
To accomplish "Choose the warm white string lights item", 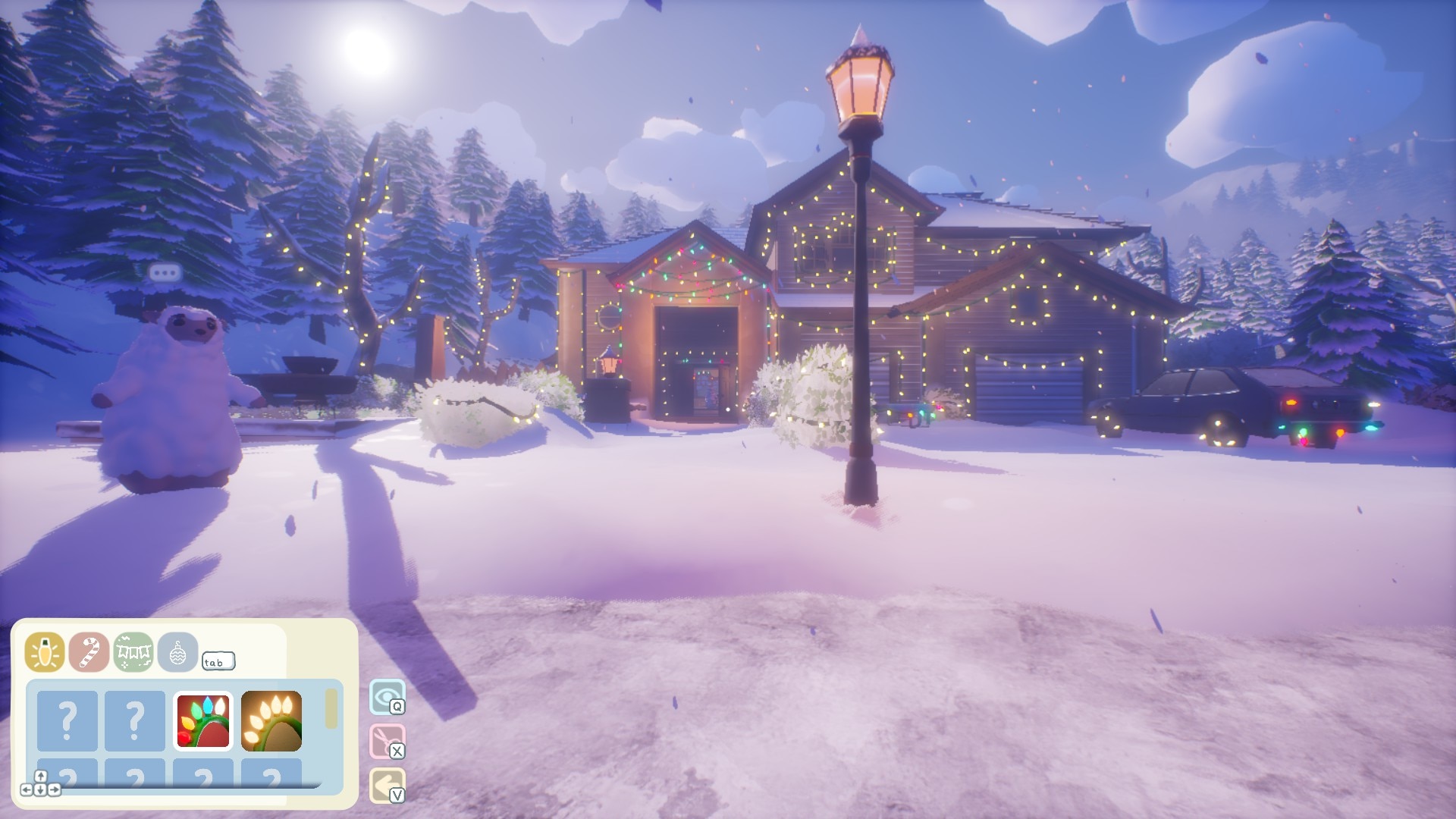I will 271,720.
